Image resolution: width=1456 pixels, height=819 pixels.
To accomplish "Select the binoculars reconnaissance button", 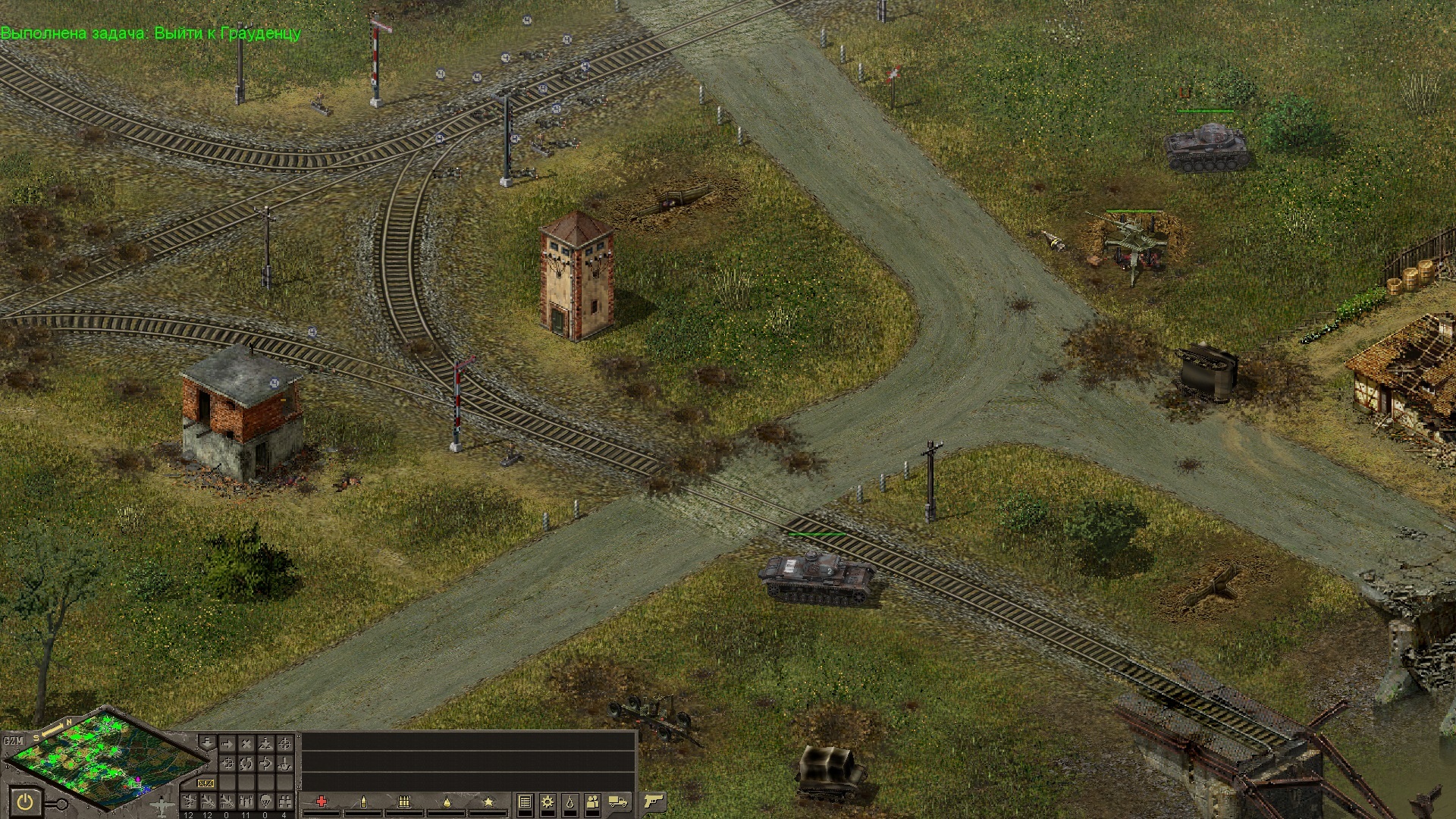I will click(284, 801).
